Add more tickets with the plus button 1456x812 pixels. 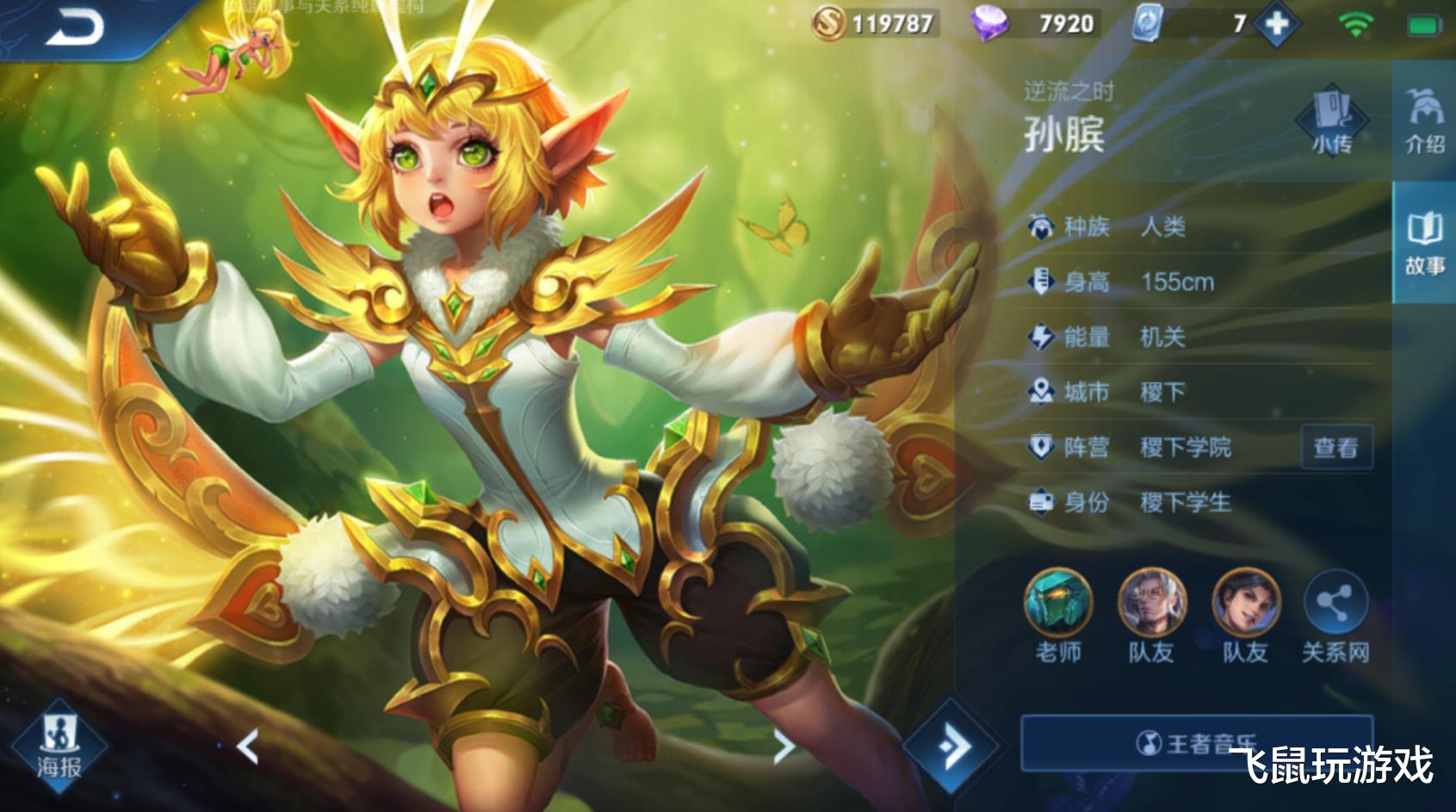click(1277, 24)
